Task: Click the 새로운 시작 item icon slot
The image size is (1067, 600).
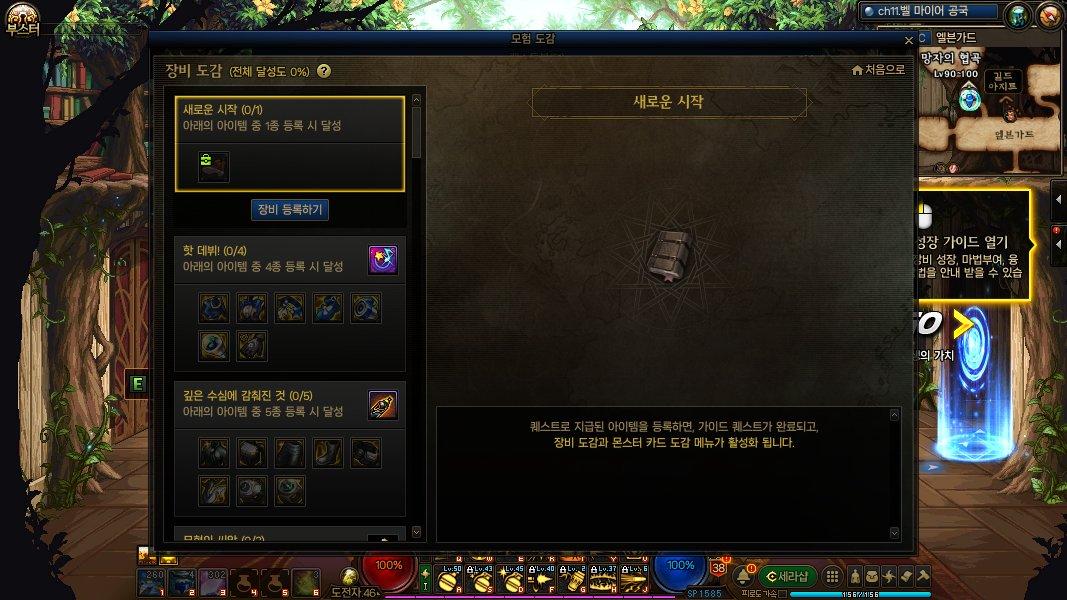Action: (213, 166)
